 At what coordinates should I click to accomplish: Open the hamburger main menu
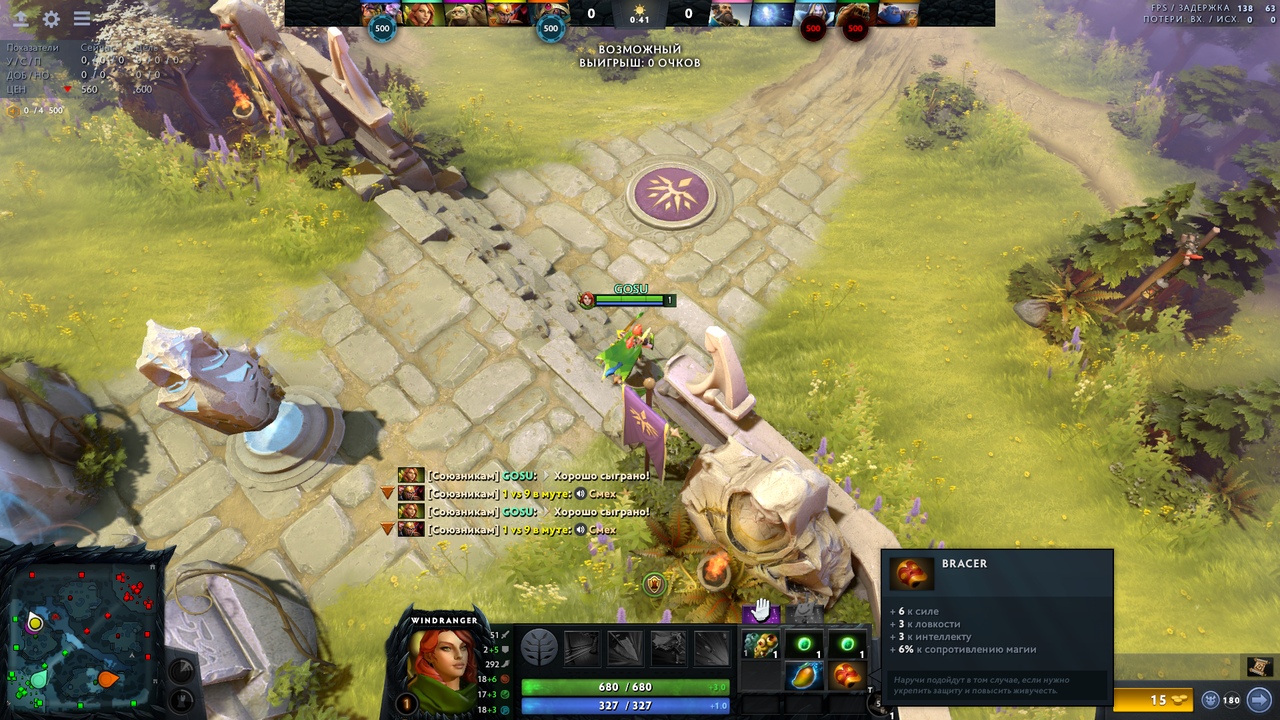click(x=82, y=18)
